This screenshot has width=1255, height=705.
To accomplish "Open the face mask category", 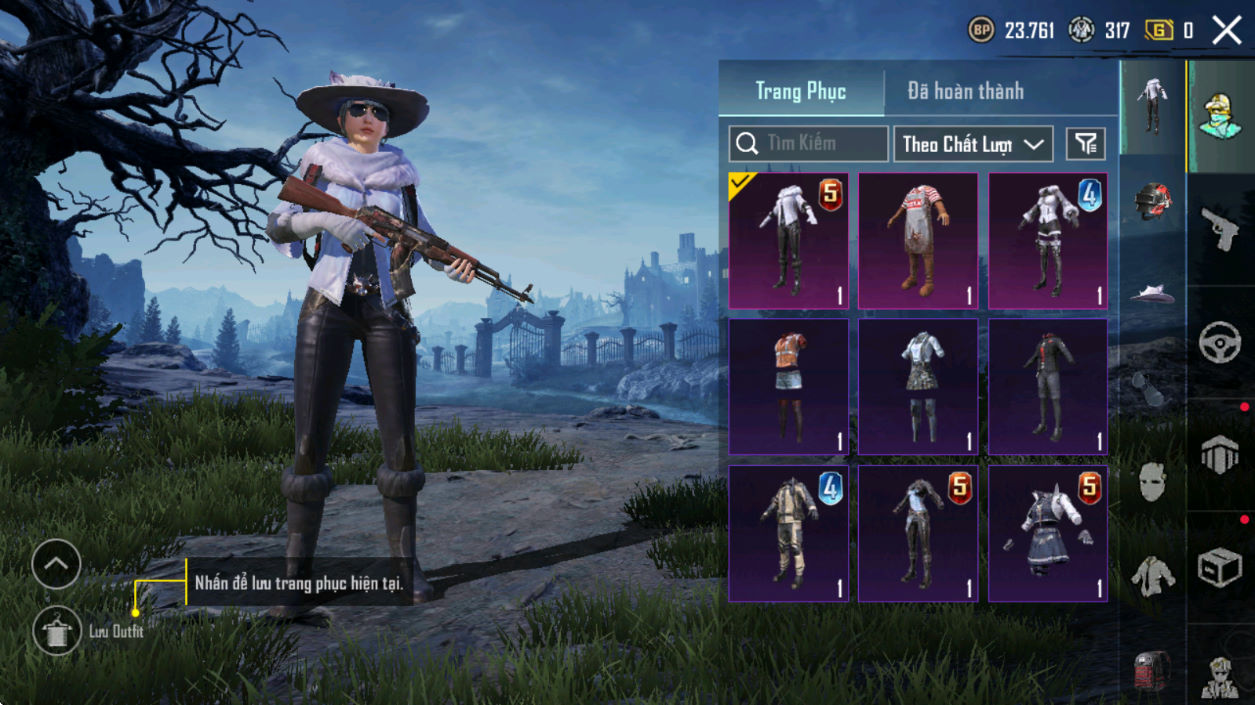I will (x=1152, y=482).
